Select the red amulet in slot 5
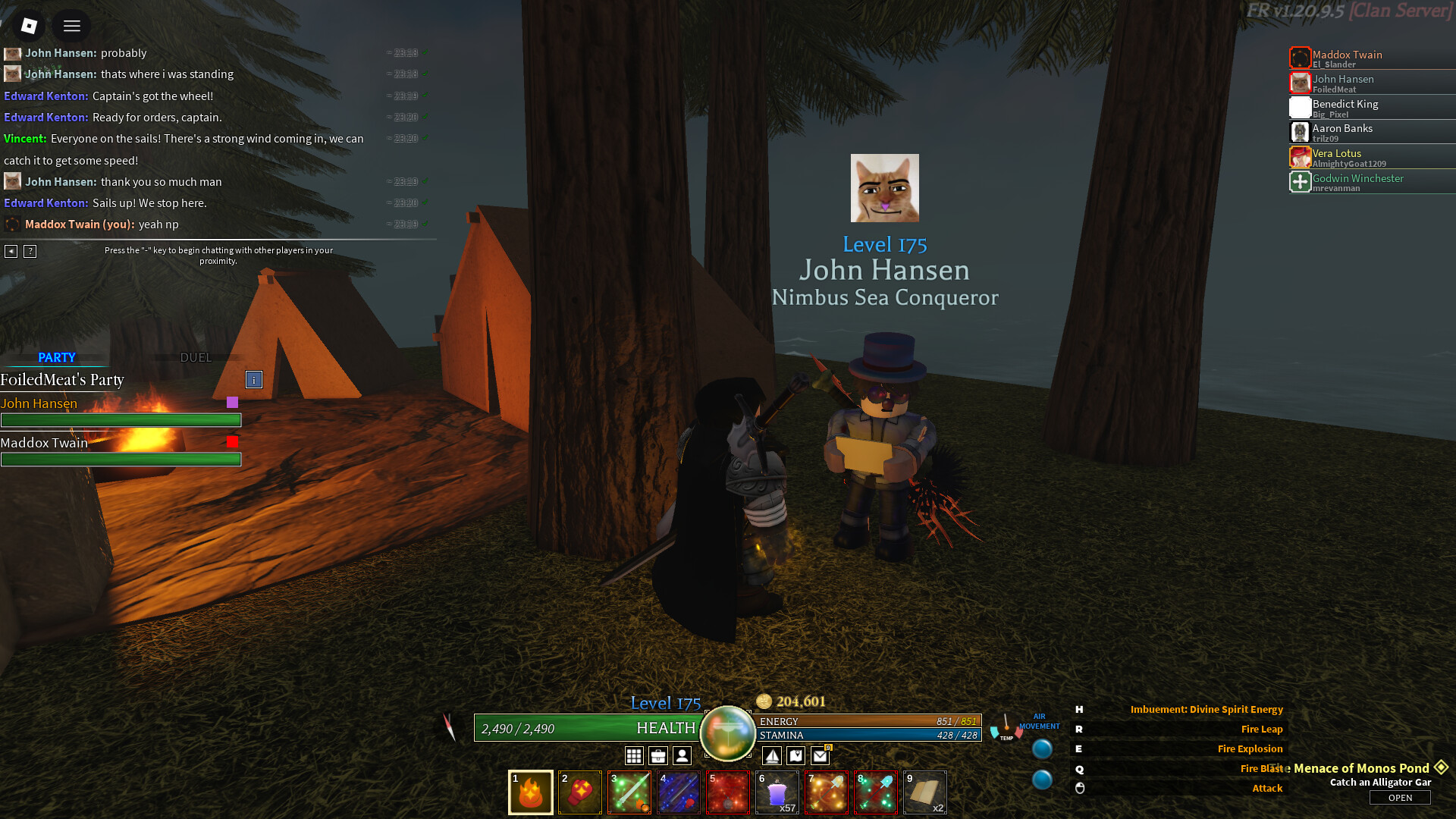 728,792
